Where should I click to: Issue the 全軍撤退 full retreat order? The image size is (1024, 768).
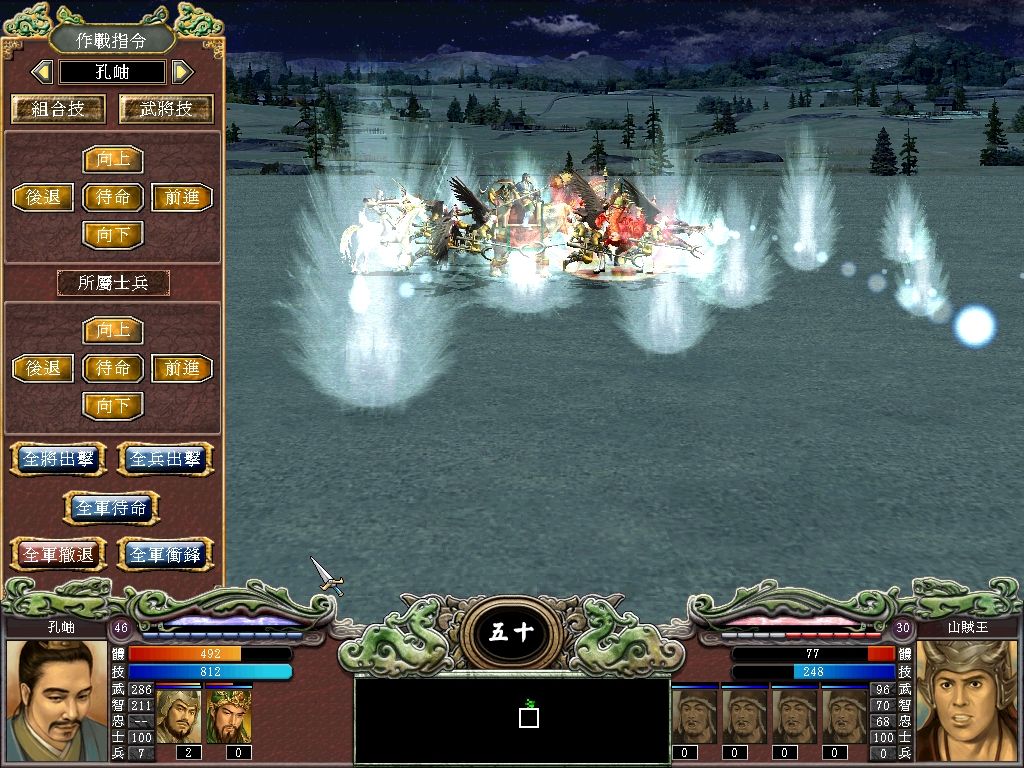58,553
